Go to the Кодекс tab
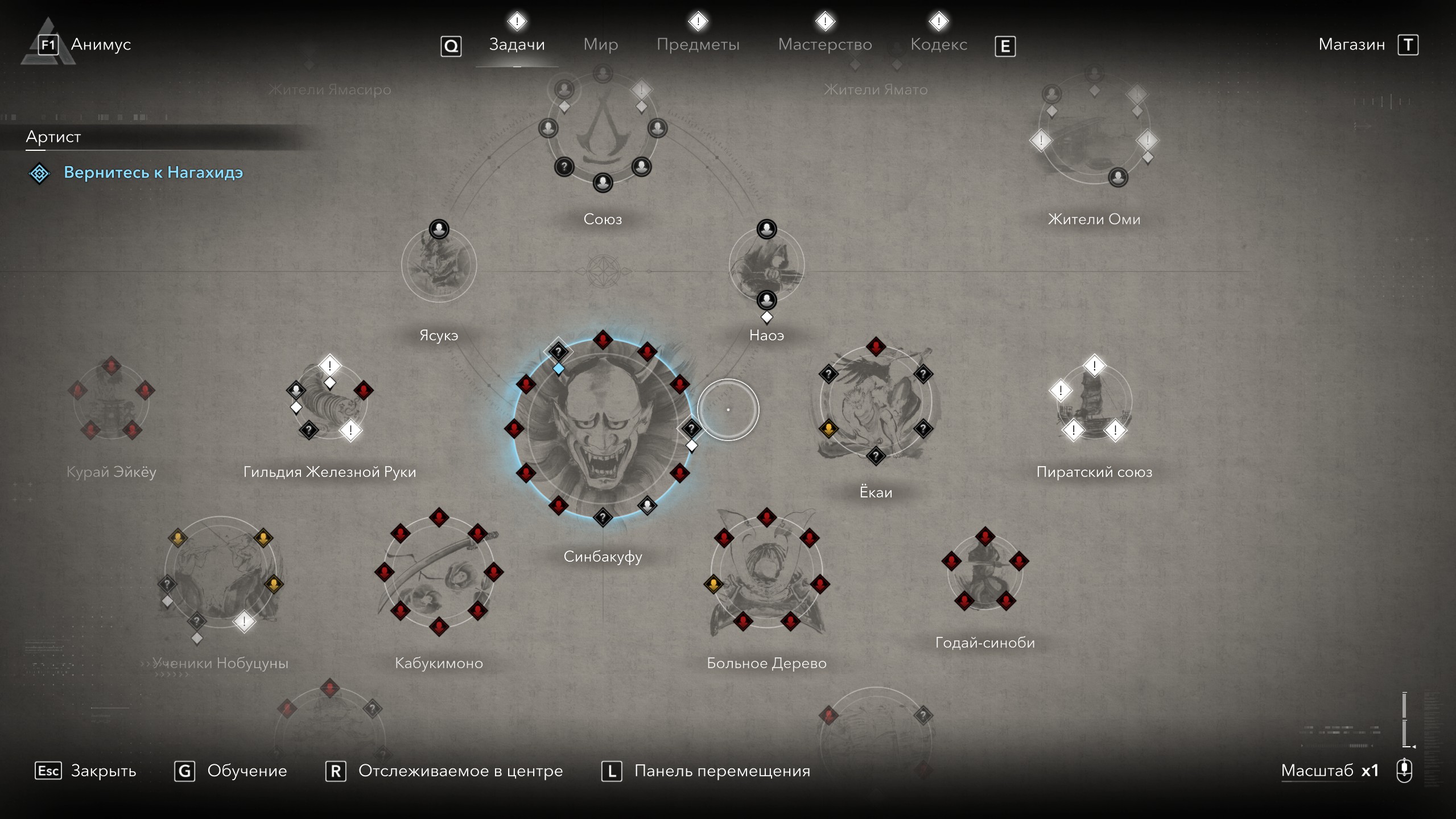Viewport: 1456px width, 819px height. (938, 44)
